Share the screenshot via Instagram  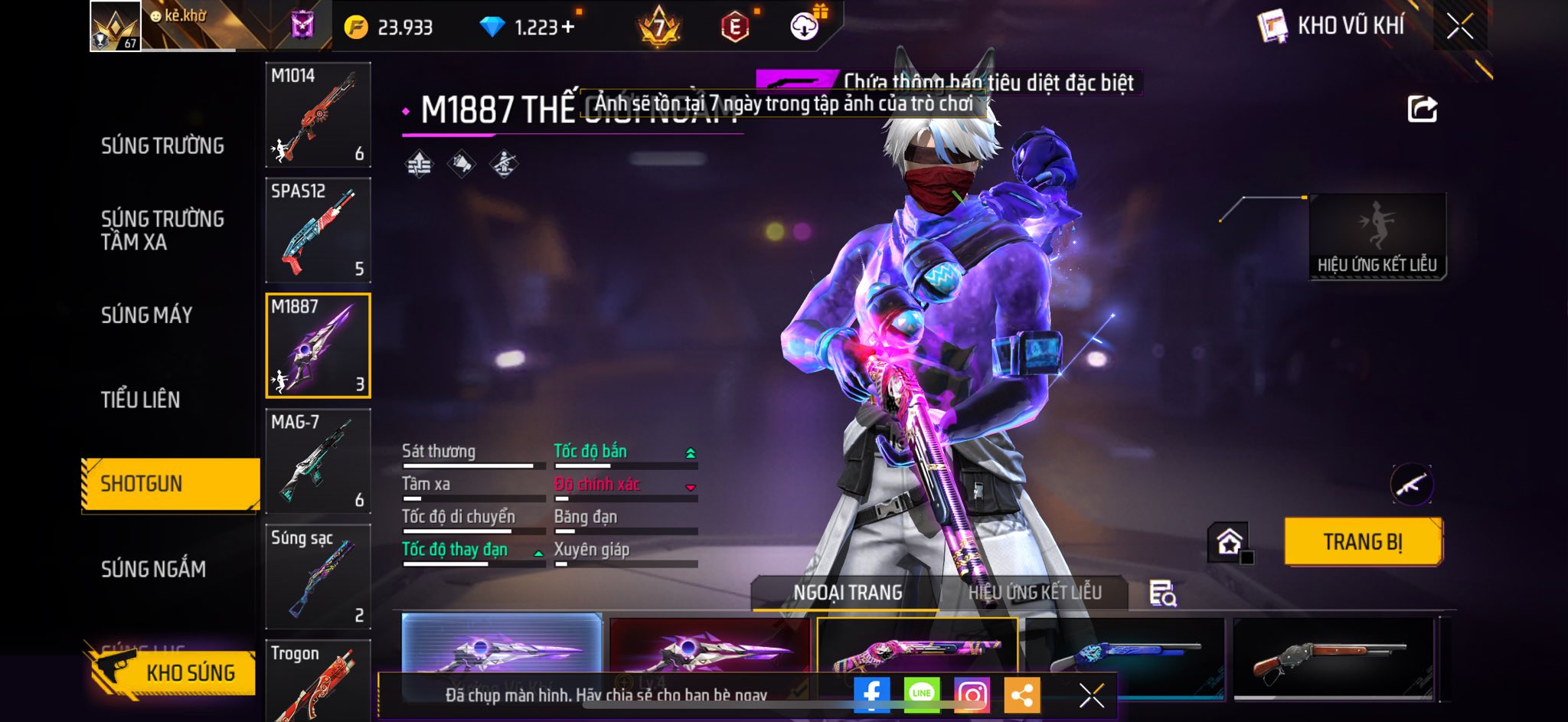click(972, 694)
